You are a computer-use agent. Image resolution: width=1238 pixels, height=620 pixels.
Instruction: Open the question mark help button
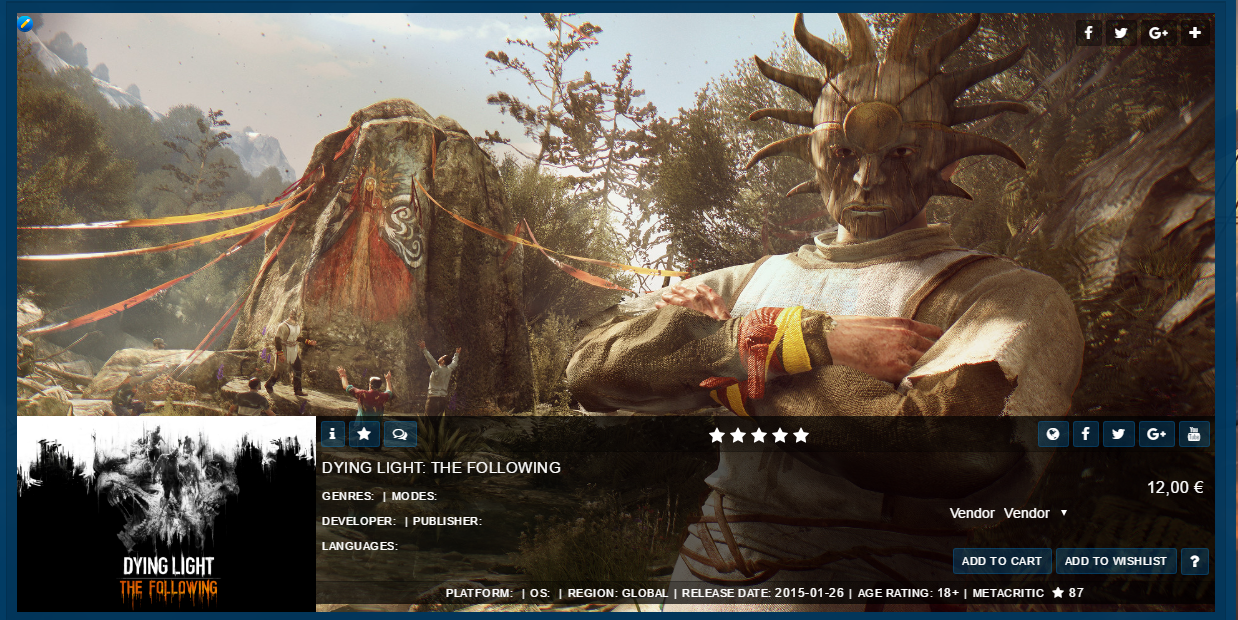pos(1195,561)
